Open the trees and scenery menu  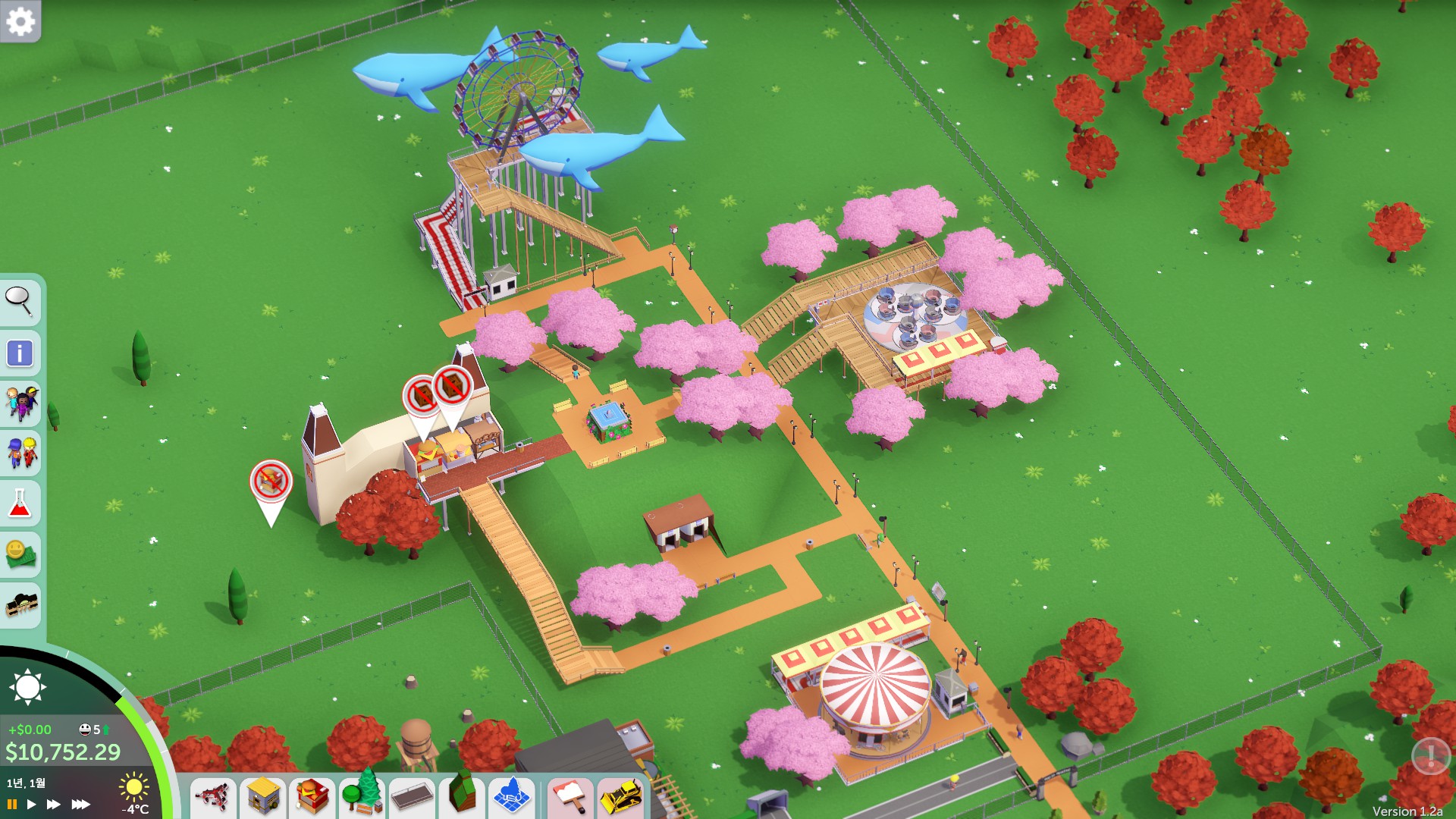click(x=362, y=798)
